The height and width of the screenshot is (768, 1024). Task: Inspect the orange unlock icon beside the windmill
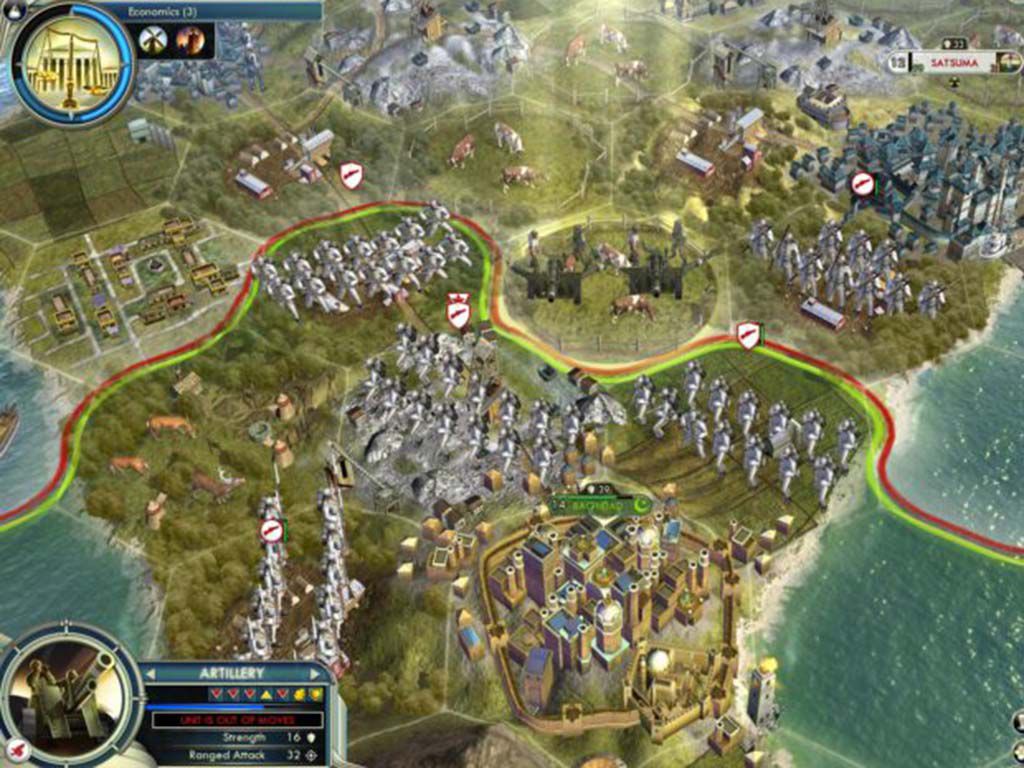(x=189, y=39)
